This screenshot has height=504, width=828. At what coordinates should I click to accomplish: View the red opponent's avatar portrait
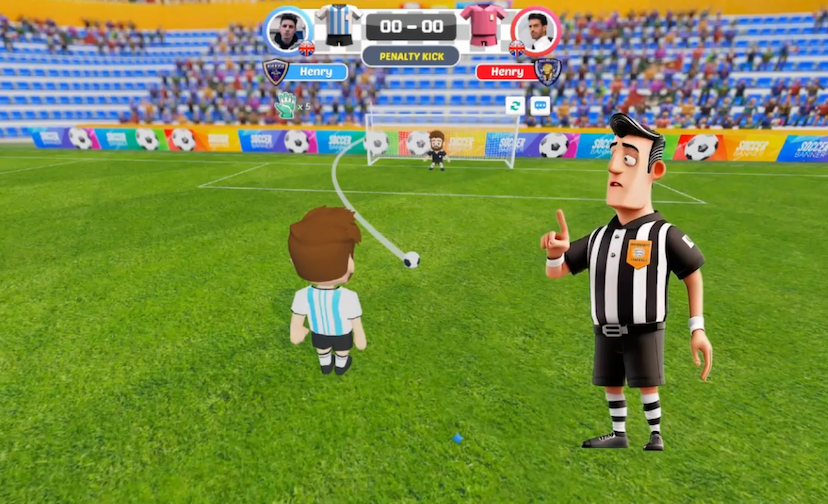535,30
